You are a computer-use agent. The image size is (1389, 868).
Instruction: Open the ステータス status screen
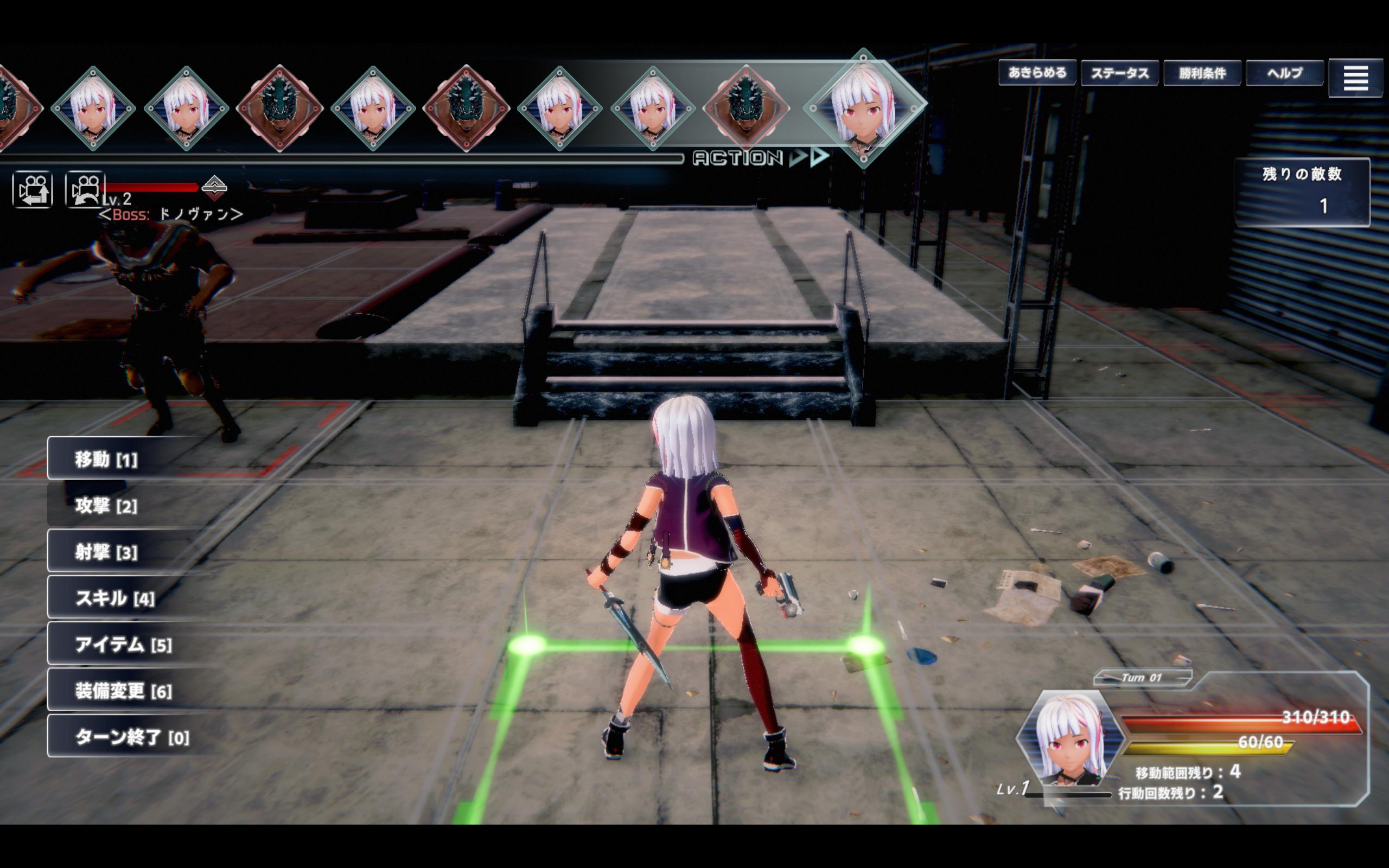click(x=1119, y=73)
